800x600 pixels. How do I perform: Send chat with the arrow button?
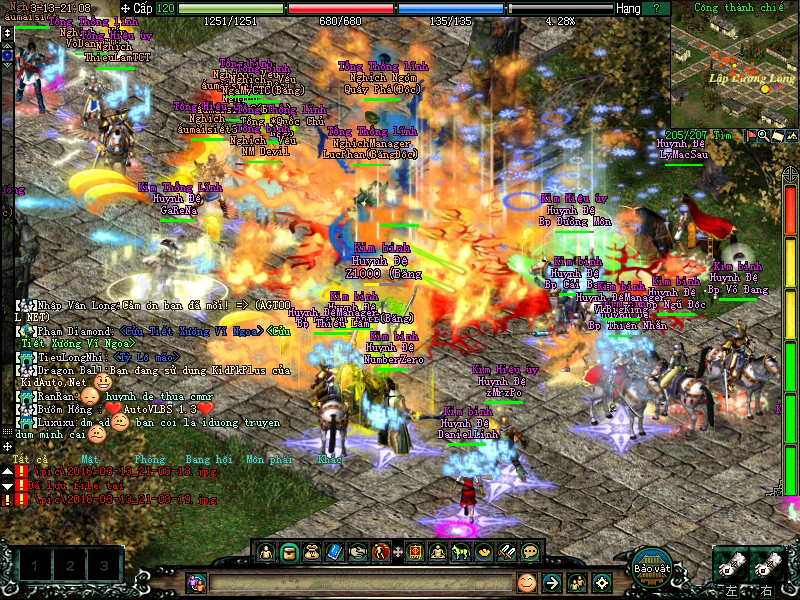[x=551, y=582]
